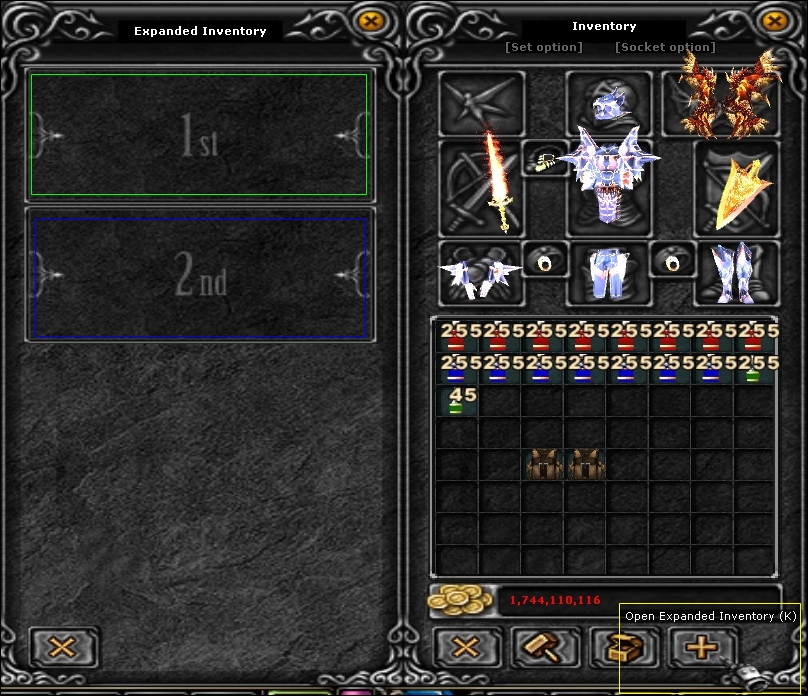The height and width of the screenshot is (696, 808).
Task: Close the Inventory window via round X
Action: click(x=773, y=20)
